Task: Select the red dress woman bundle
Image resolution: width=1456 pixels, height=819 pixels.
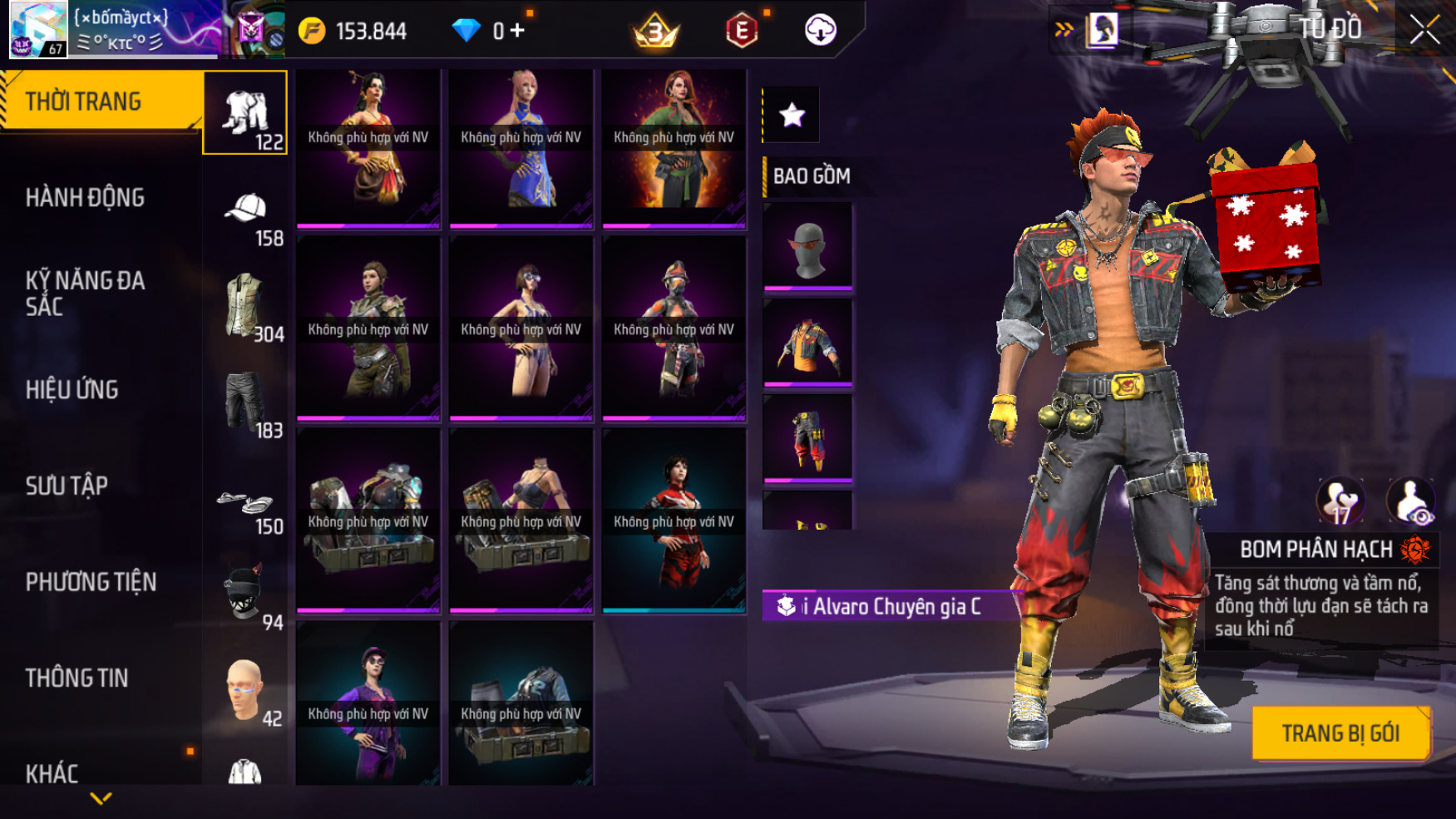Action: [x=674, y=521]
